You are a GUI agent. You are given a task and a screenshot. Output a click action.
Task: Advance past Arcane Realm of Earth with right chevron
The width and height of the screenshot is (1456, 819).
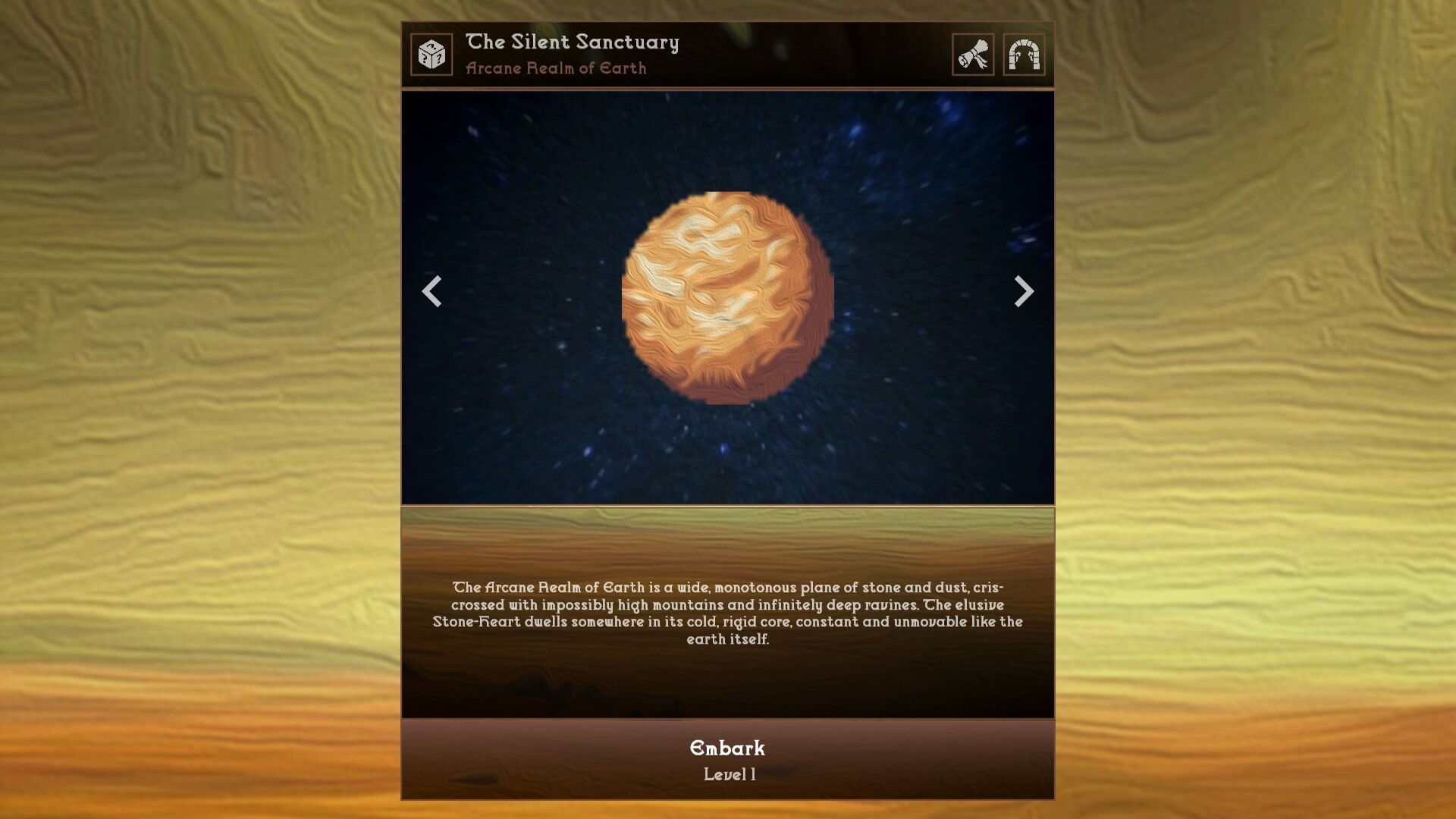point(1024,292)
